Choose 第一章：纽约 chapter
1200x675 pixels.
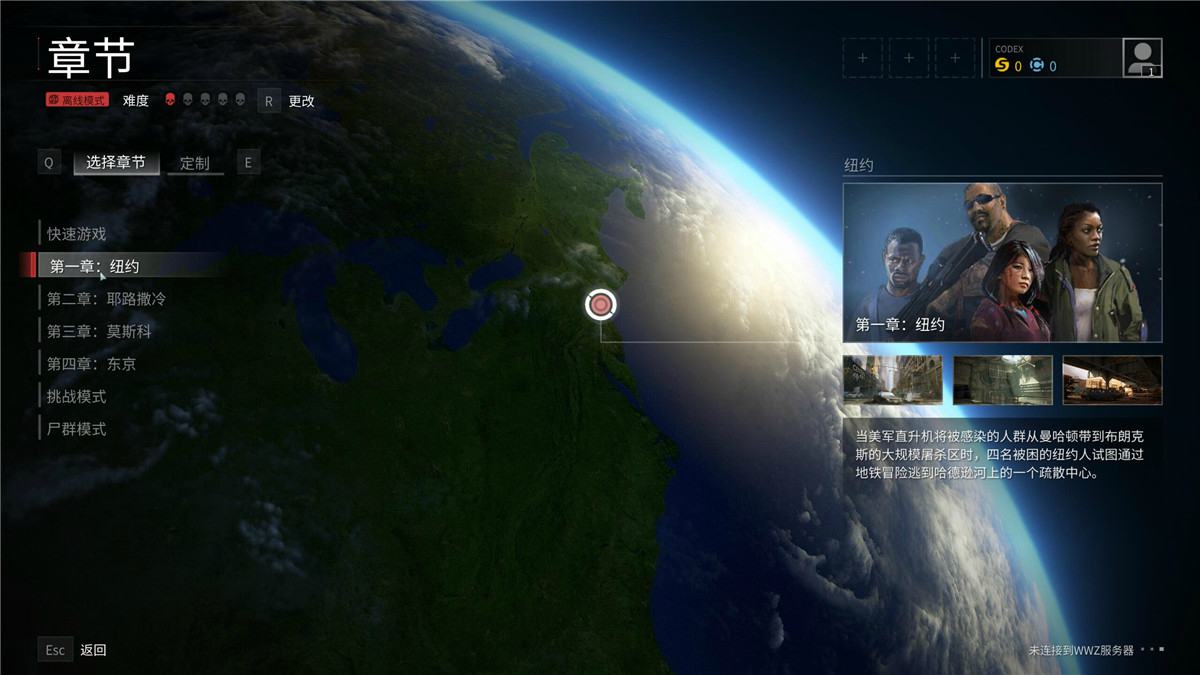(x=95, y=266)
